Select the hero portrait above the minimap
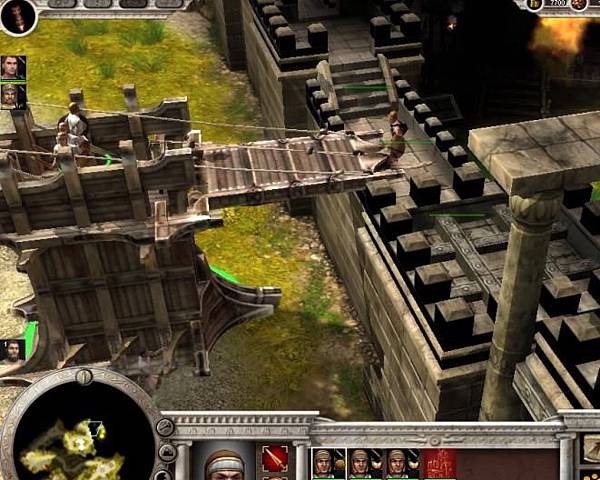 (x=13, y=352)
